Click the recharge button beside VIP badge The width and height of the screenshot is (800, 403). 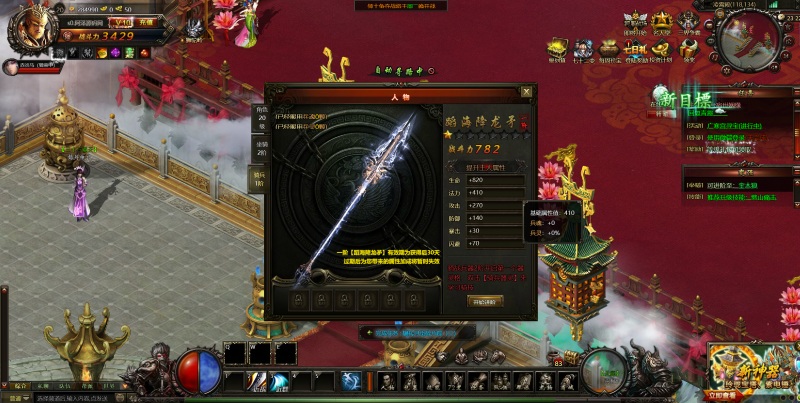tap(147, 21)
